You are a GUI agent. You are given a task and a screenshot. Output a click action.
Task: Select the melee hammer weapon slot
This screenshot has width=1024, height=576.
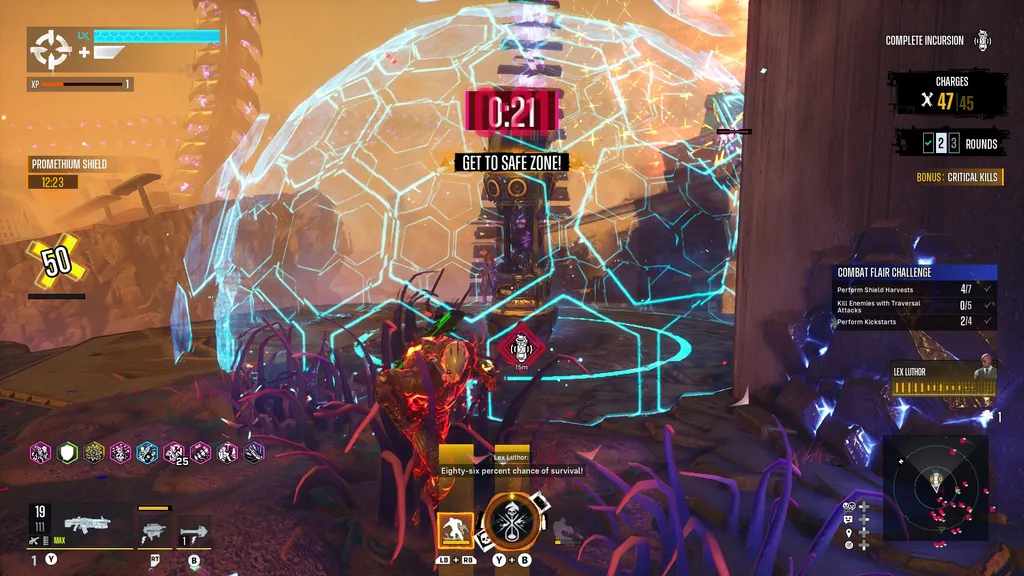click(x=194, y=529)
